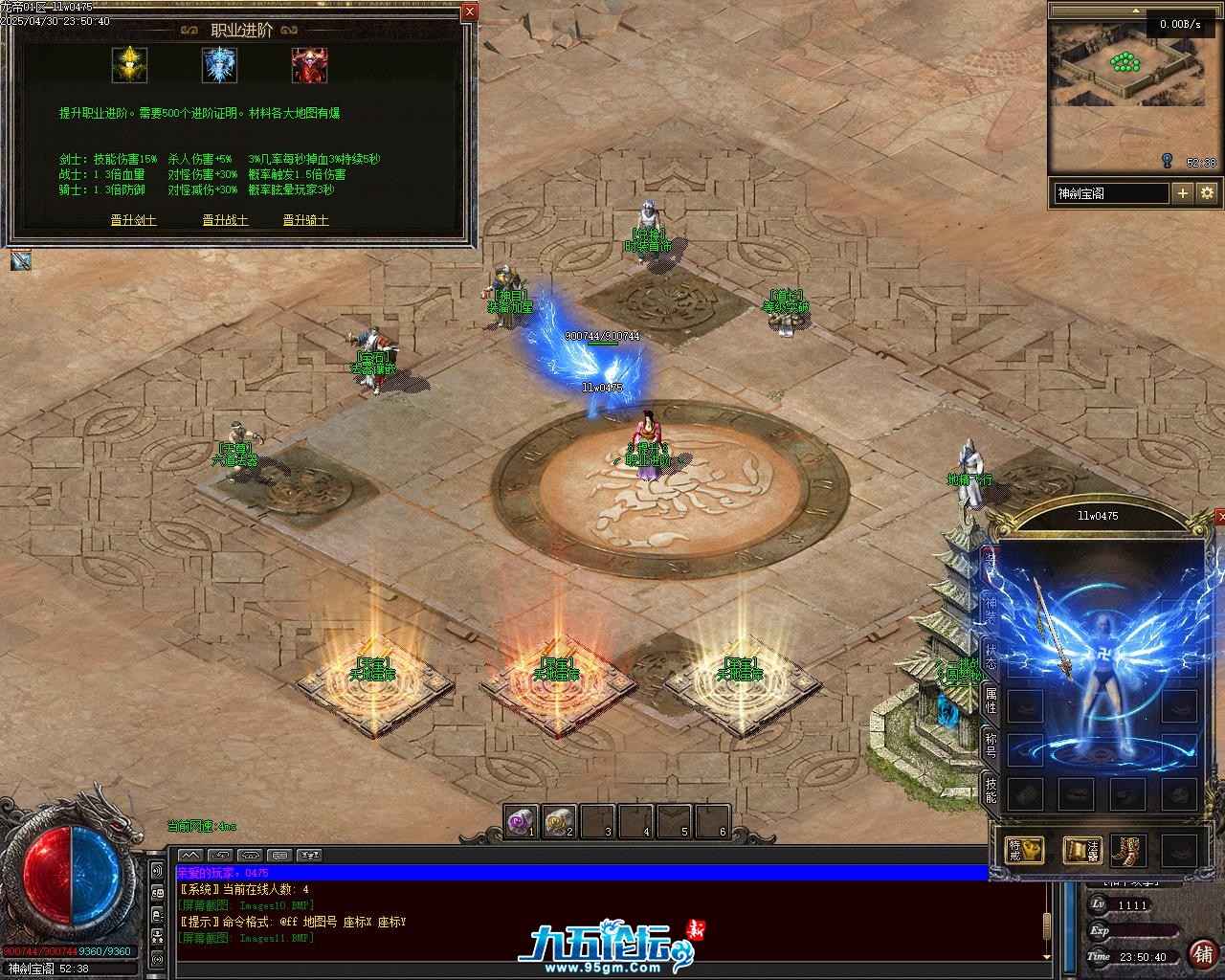Select the 晋升骑士 knight promotion link
Image resolution: width=1225 pixels, height=980 pixels.
click(x=305, y=220)
